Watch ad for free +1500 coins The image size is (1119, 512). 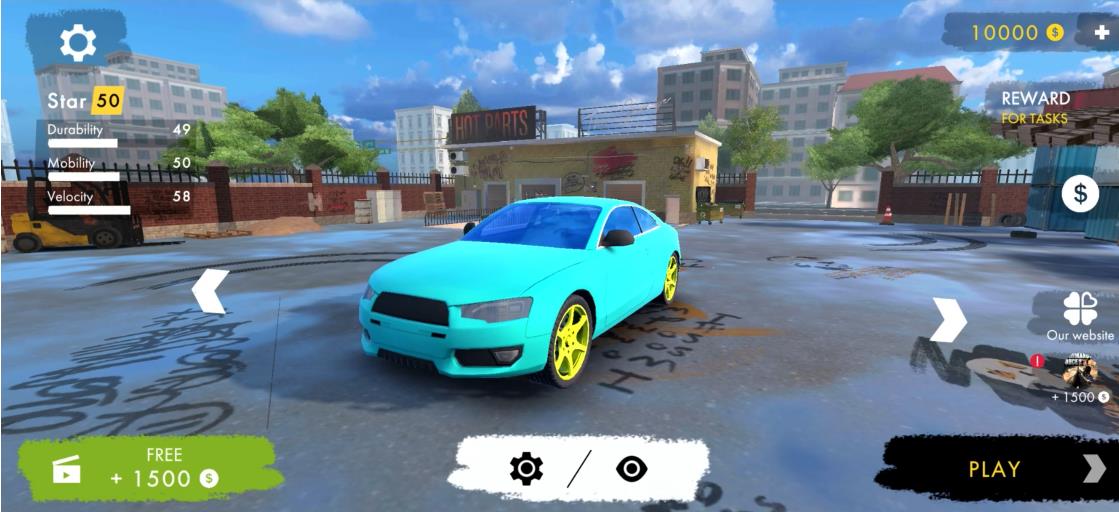pos(150,468)
